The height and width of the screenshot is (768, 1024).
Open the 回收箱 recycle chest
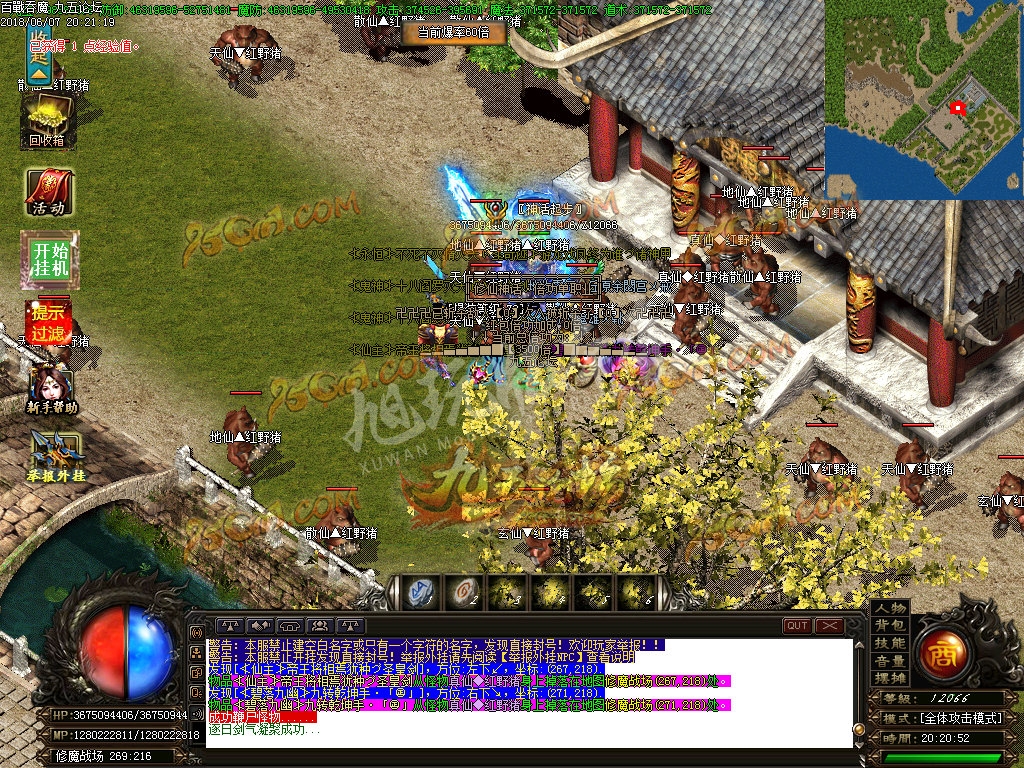pos(46,122)
